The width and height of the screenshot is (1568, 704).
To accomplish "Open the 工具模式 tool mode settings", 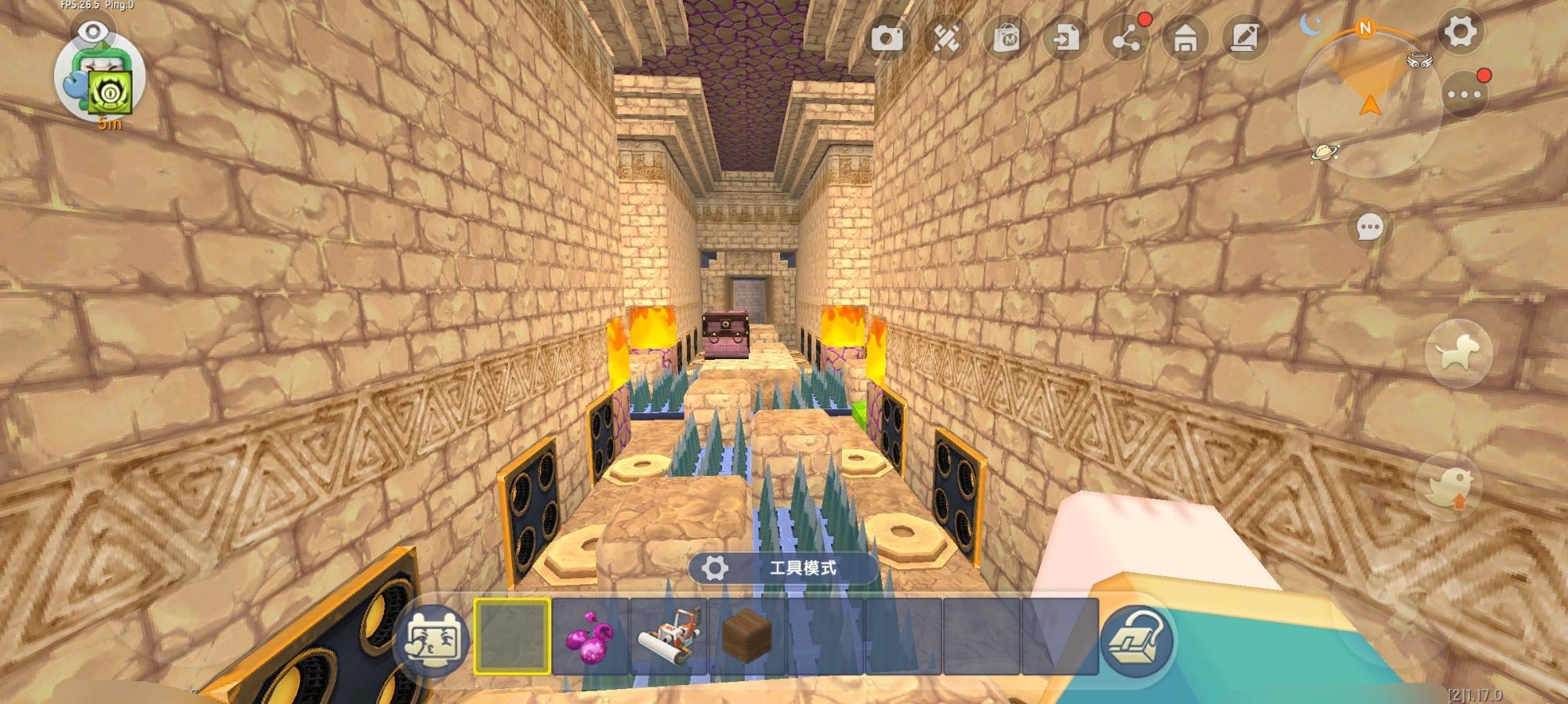I will [782, 568].
